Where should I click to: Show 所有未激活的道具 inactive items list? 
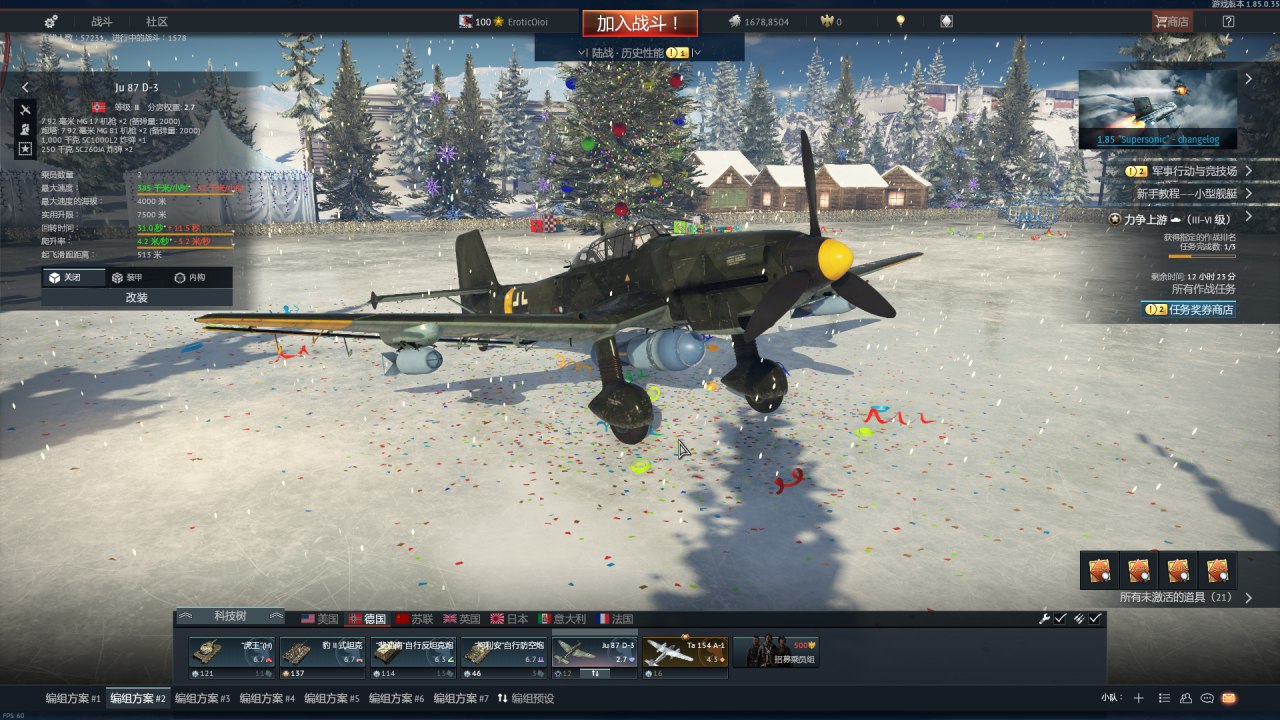[x=1176, y=597]
